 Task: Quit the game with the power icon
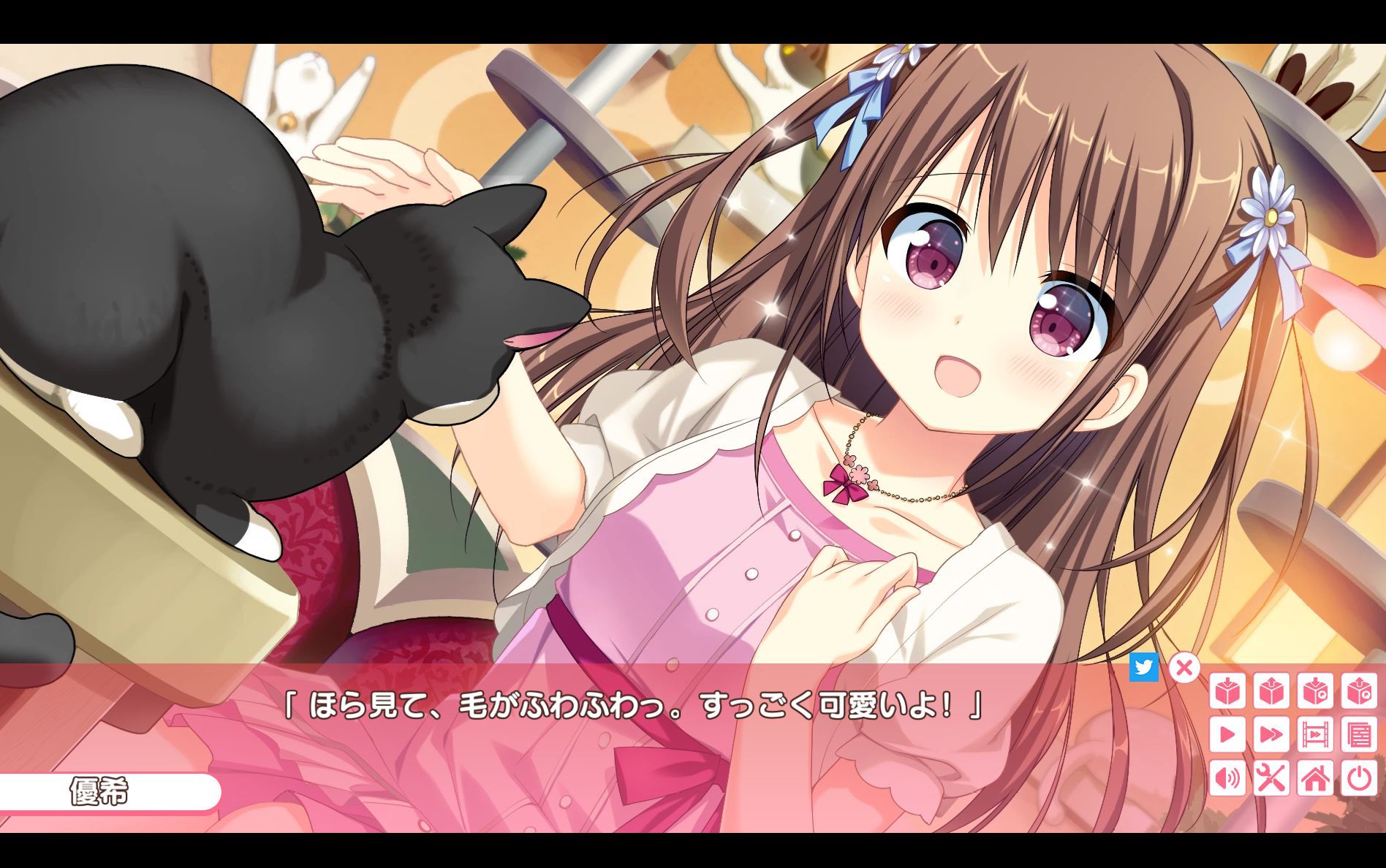tap(1359, 778)
